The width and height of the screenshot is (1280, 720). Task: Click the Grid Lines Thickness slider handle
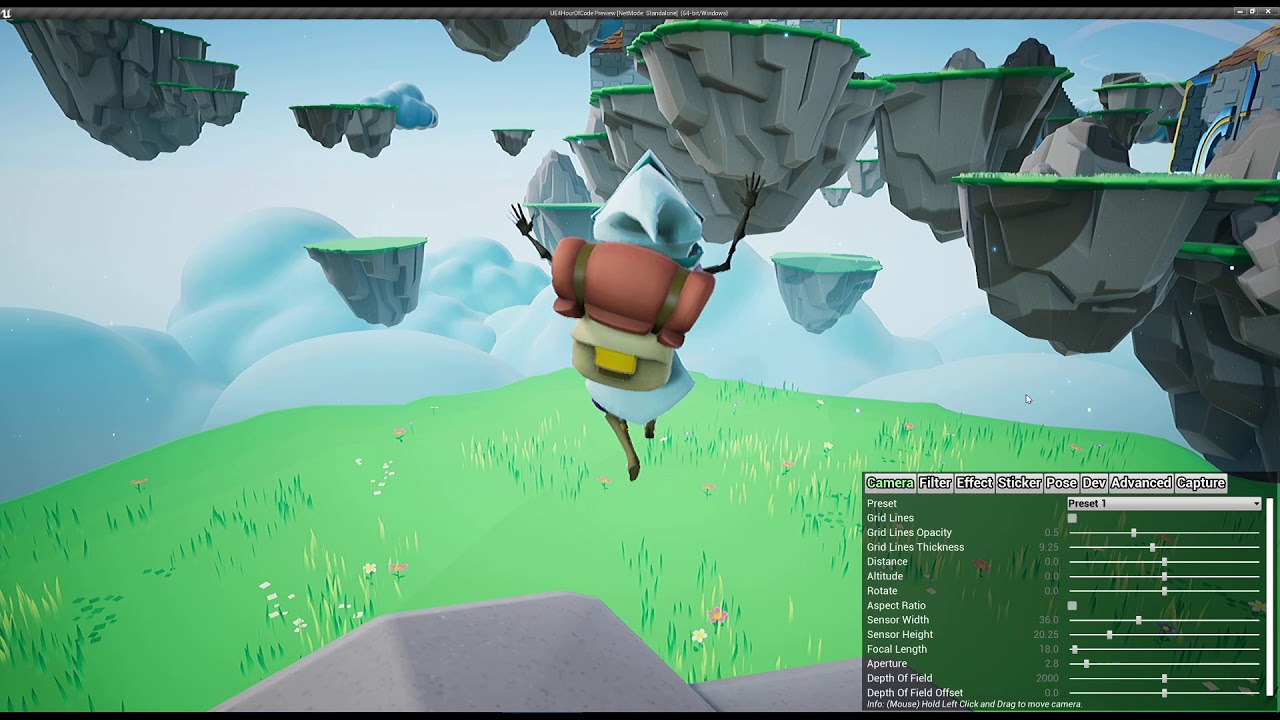pyautogui.click(x=1153, y=548)
